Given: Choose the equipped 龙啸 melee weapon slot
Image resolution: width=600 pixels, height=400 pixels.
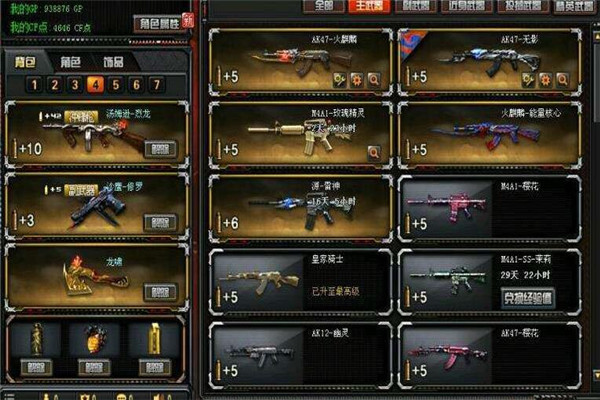Looking at the screenshot, I should click(x=96, y=275).
